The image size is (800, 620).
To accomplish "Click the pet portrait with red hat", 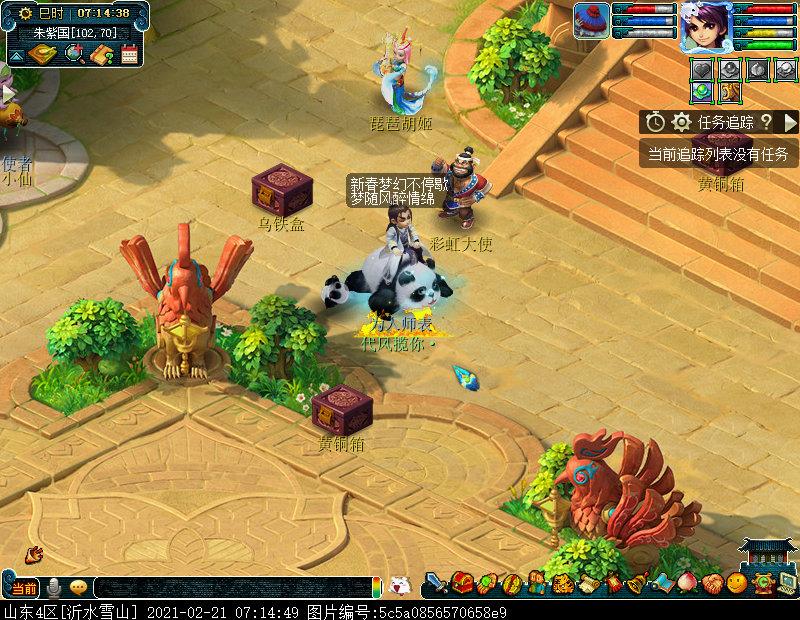I will tap(592, 21).
